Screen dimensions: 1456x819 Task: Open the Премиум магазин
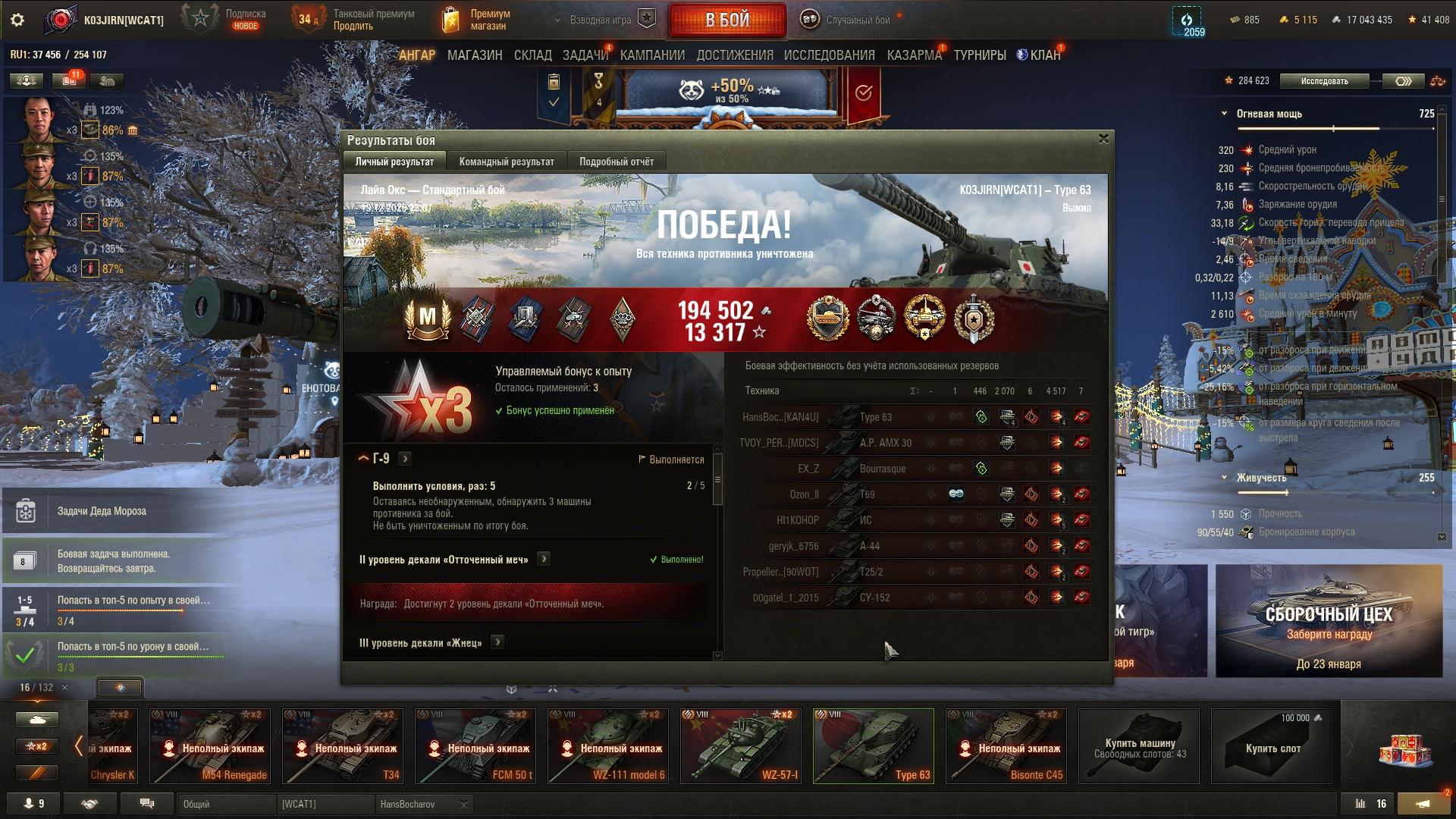tap(476, 20)
